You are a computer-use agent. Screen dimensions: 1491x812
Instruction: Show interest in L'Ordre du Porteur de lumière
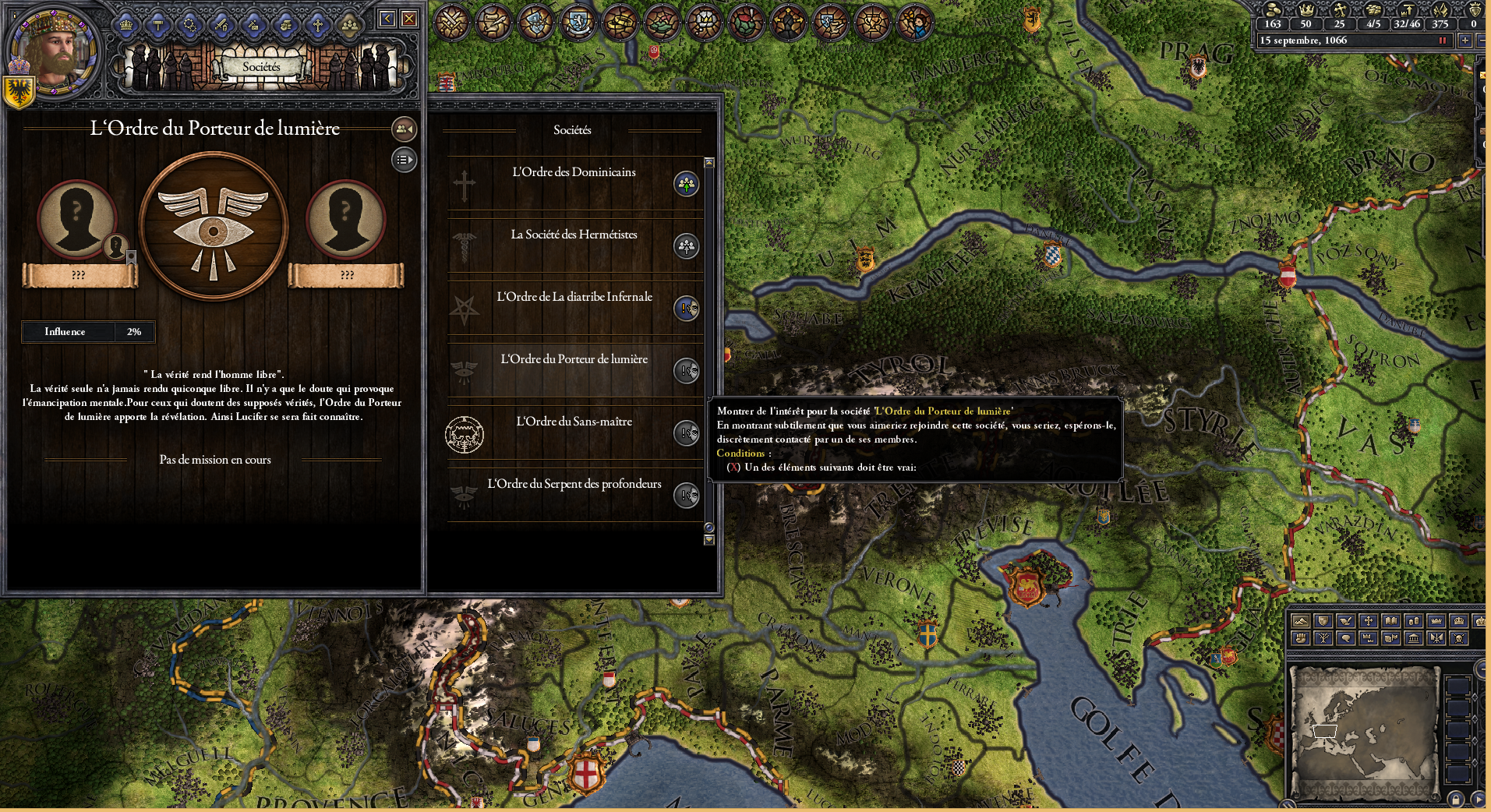[x=686, y=371]
